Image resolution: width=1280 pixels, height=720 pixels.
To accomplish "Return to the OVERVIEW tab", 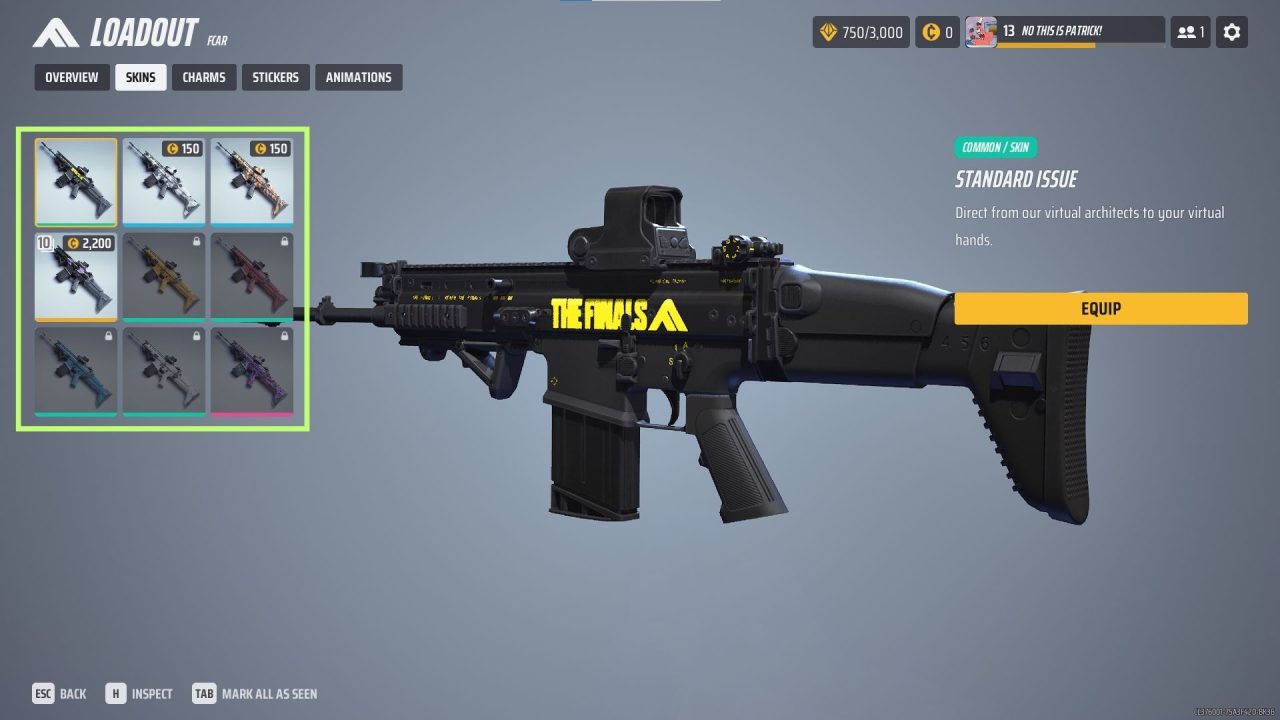I will tap(71, 77).
